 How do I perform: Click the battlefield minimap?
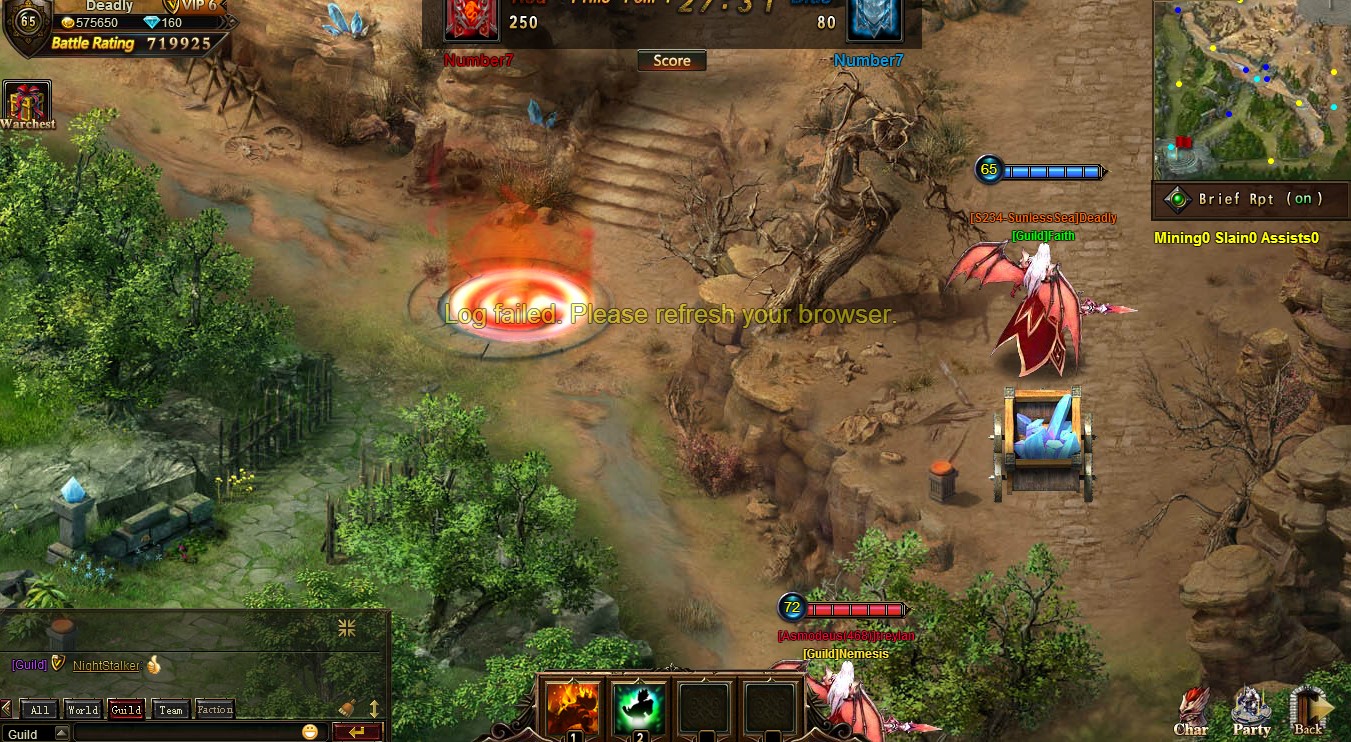tap(1250, 90)
